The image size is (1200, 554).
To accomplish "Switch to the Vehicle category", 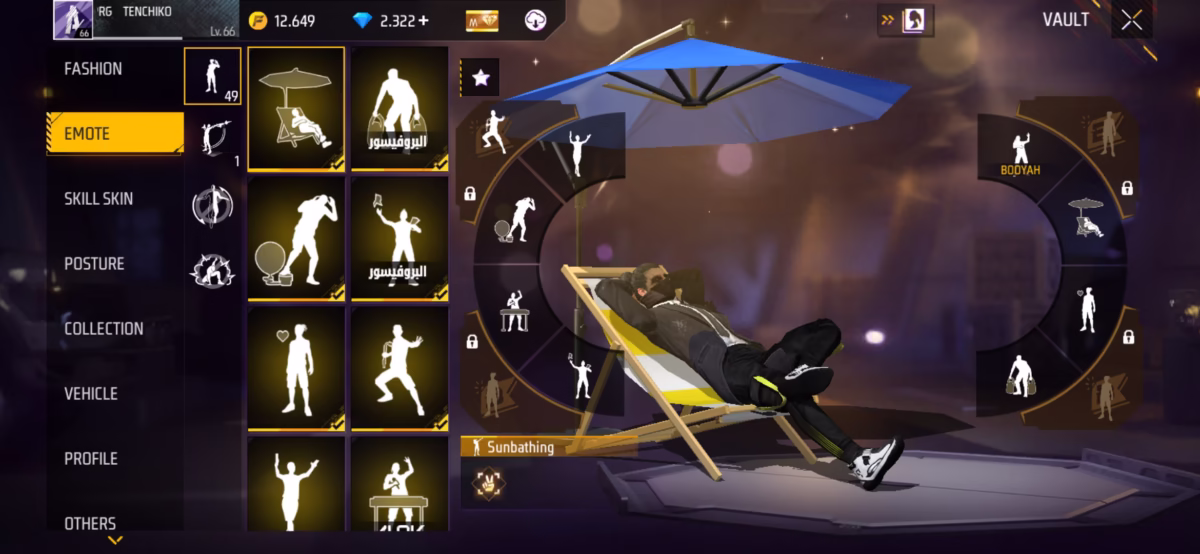I will click(x=91, y=394).
